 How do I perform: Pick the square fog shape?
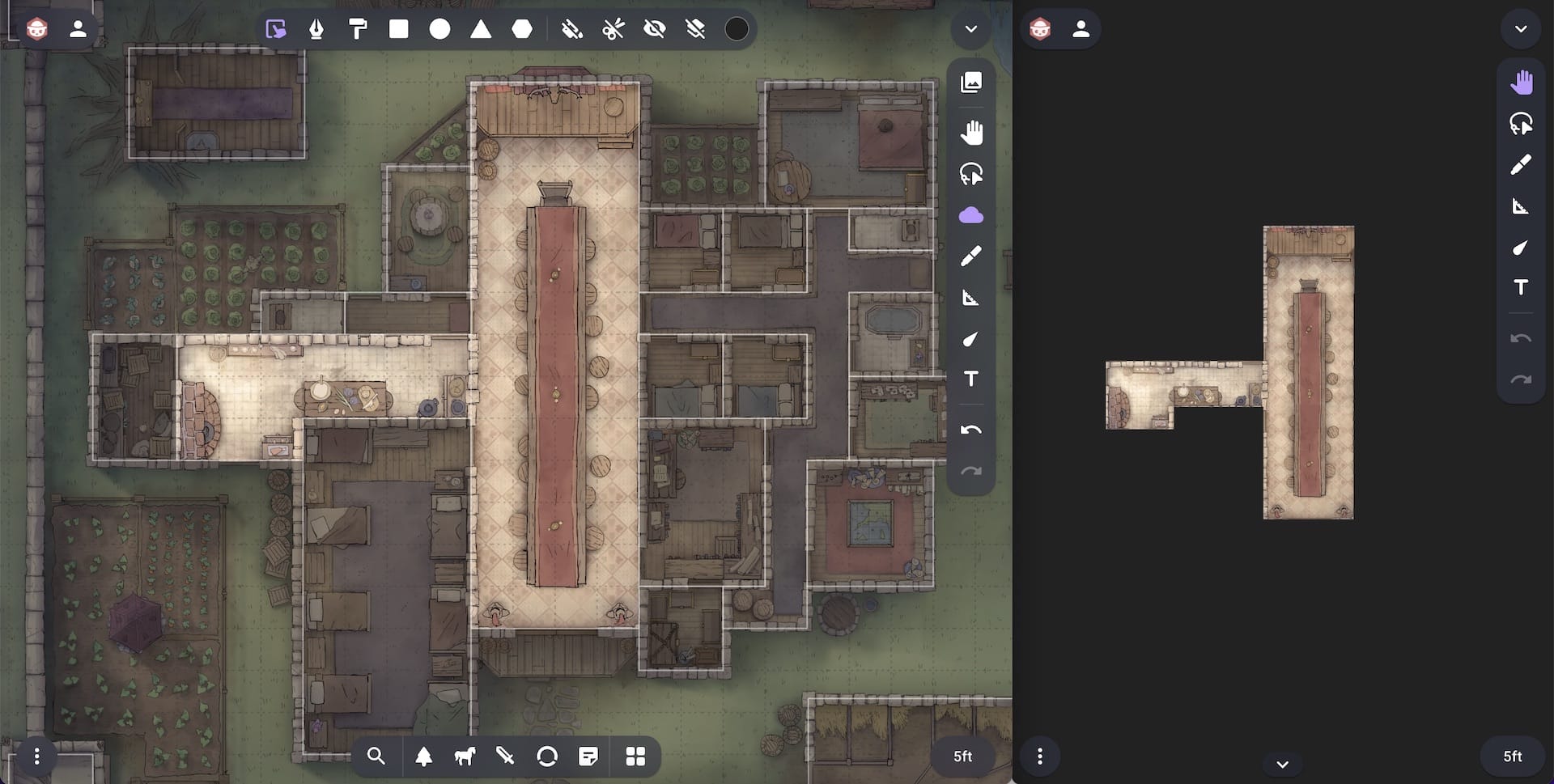tap(398, 29)
